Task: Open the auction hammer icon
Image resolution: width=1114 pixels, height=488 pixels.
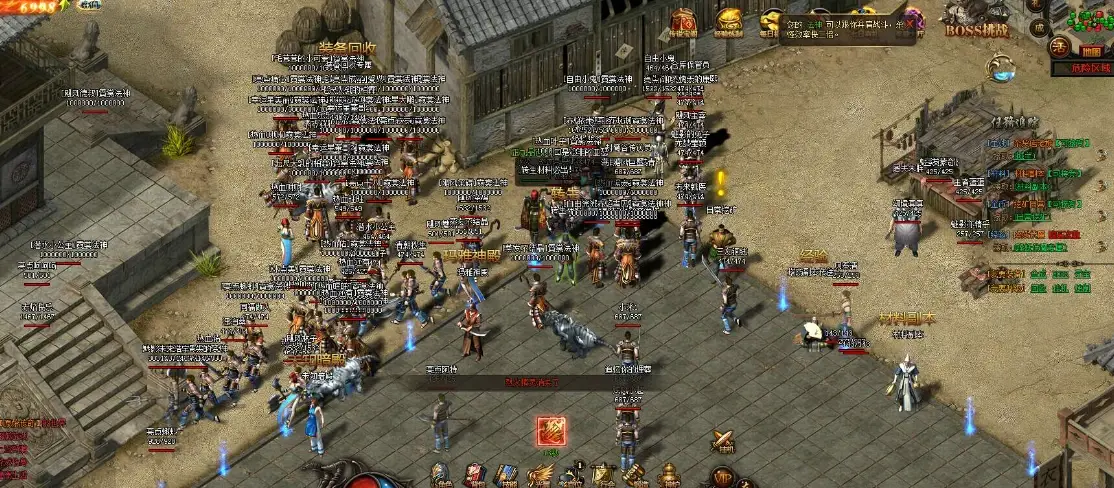Action: tap(635, 476)
